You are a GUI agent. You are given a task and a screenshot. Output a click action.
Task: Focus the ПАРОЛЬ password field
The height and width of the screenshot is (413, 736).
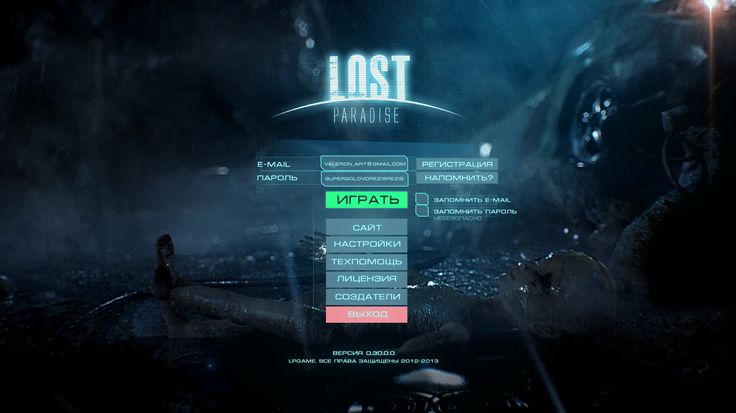(x=365, y=178)
